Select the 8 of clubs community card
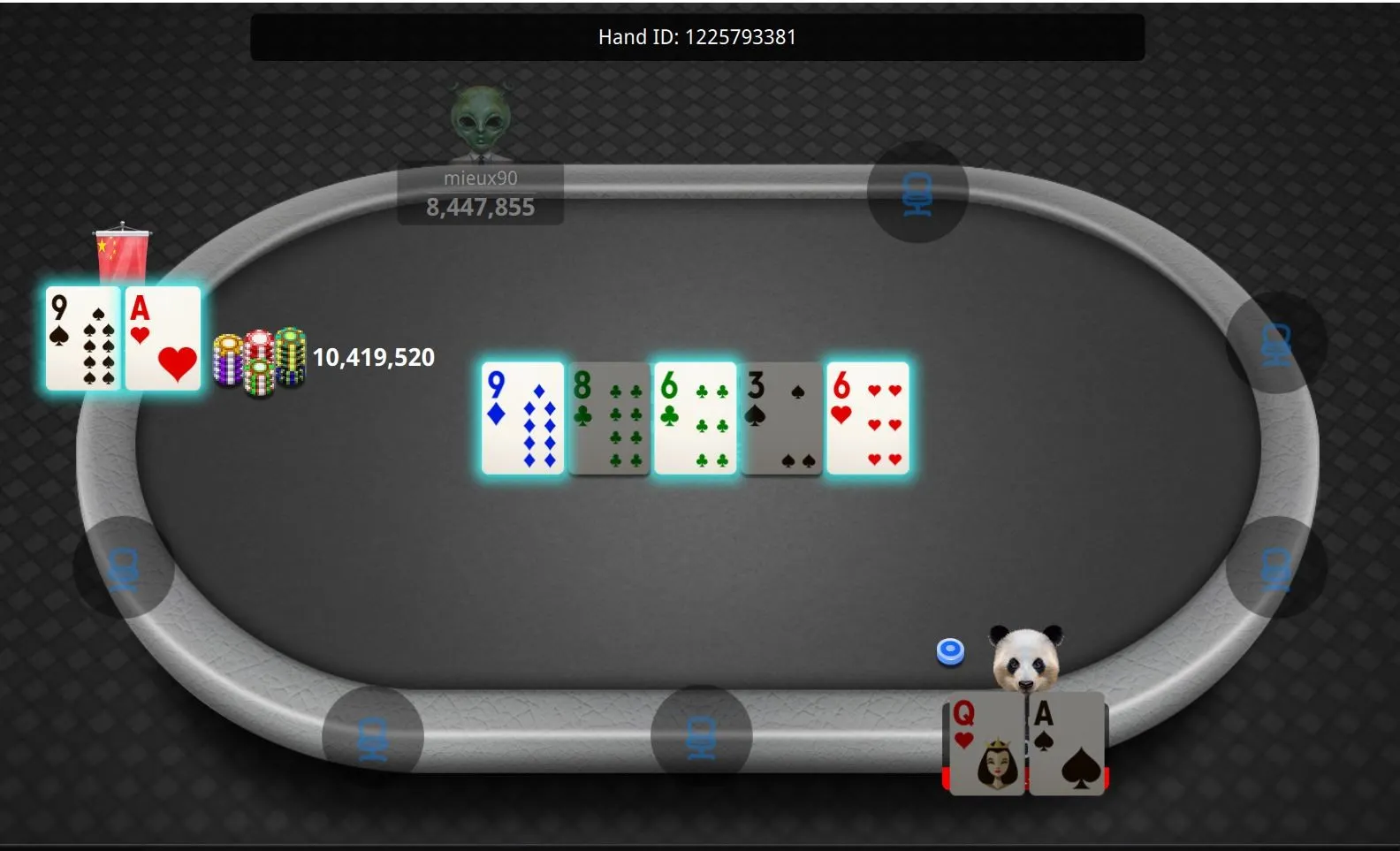1400x851 pixels. point(609,418)
